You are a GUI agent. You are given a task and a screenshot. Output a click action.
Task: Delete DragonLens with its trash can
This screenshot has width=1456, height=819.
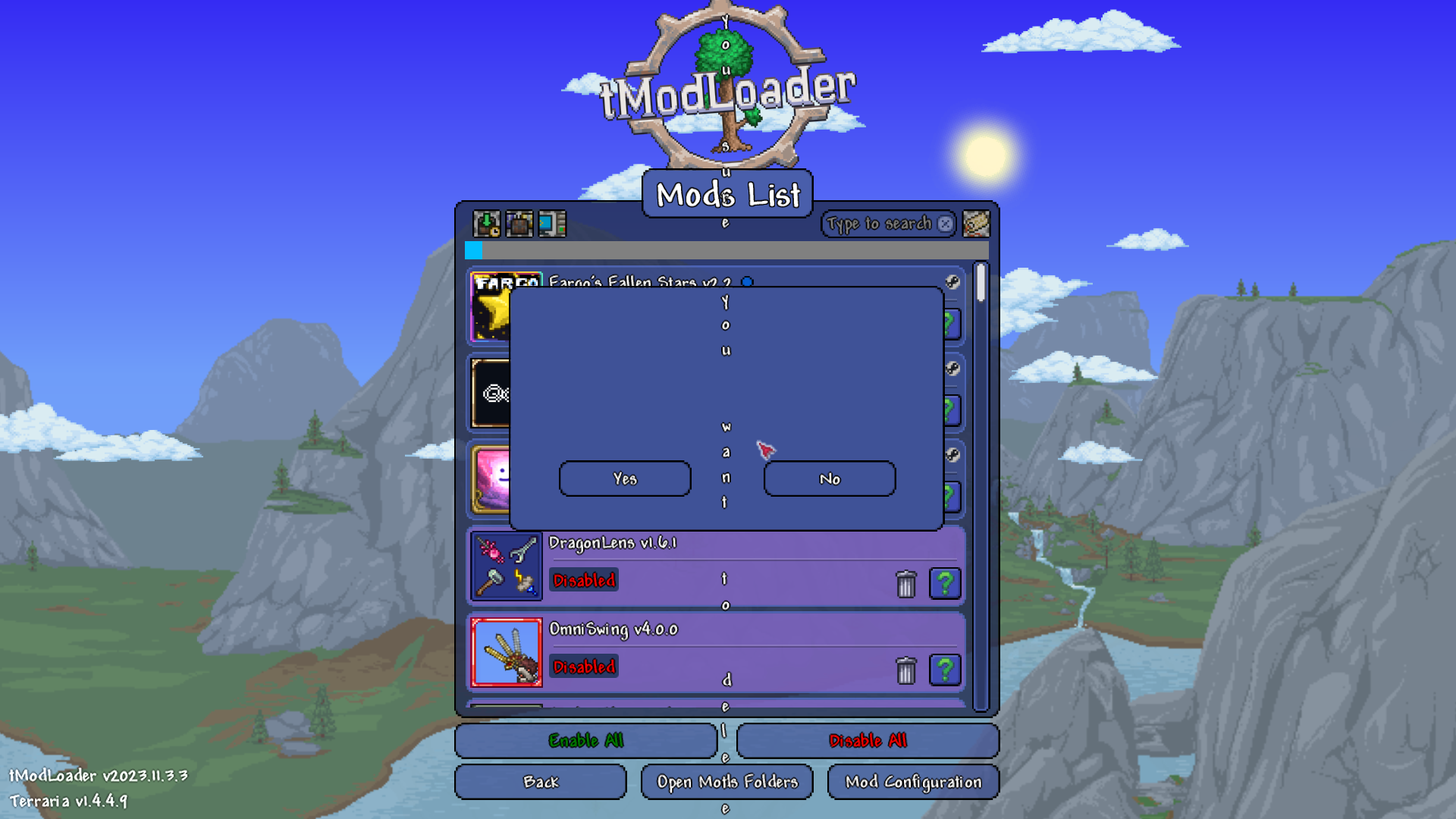click(906, 584)
